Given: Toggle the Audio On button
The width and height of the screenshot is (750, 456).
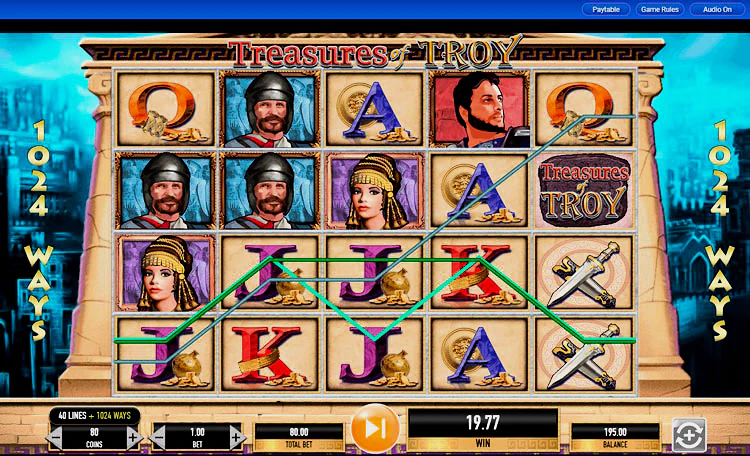Looking at the screenshot, I should [717, 9].
